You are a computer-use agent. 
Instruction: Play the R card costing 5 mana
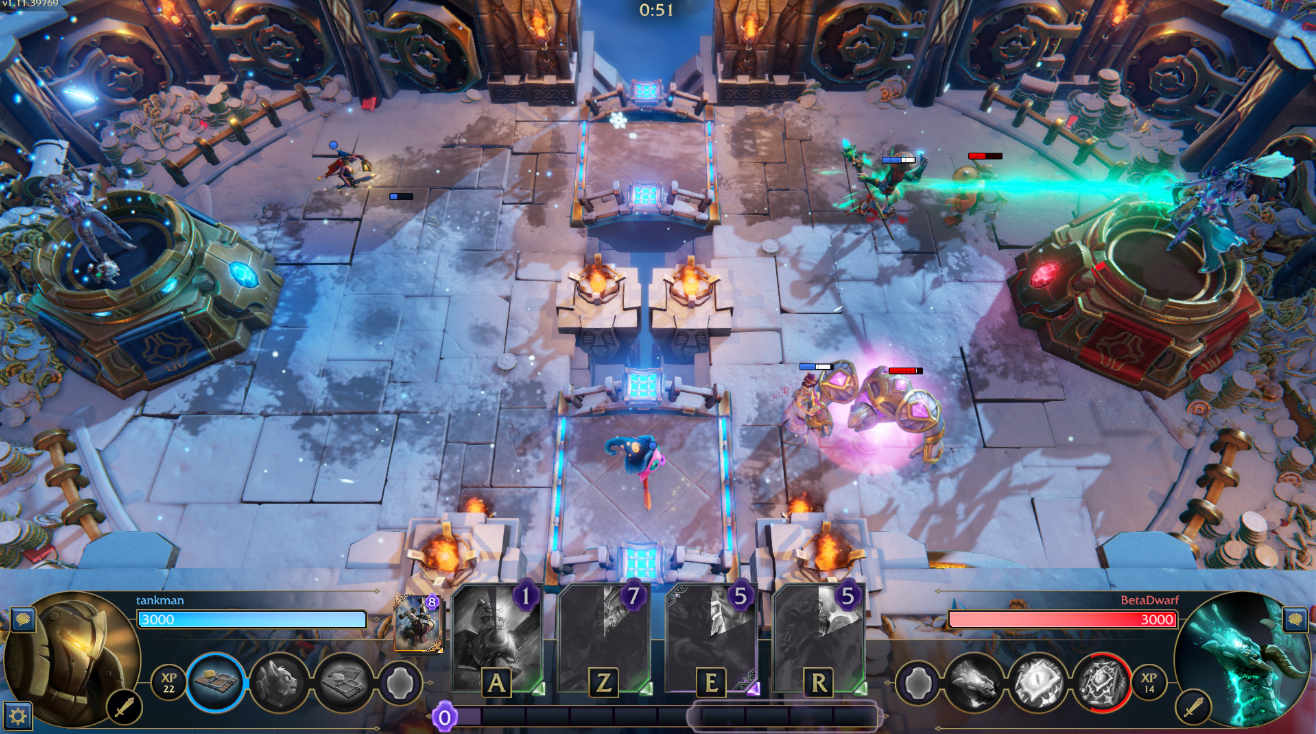[818, 635]
